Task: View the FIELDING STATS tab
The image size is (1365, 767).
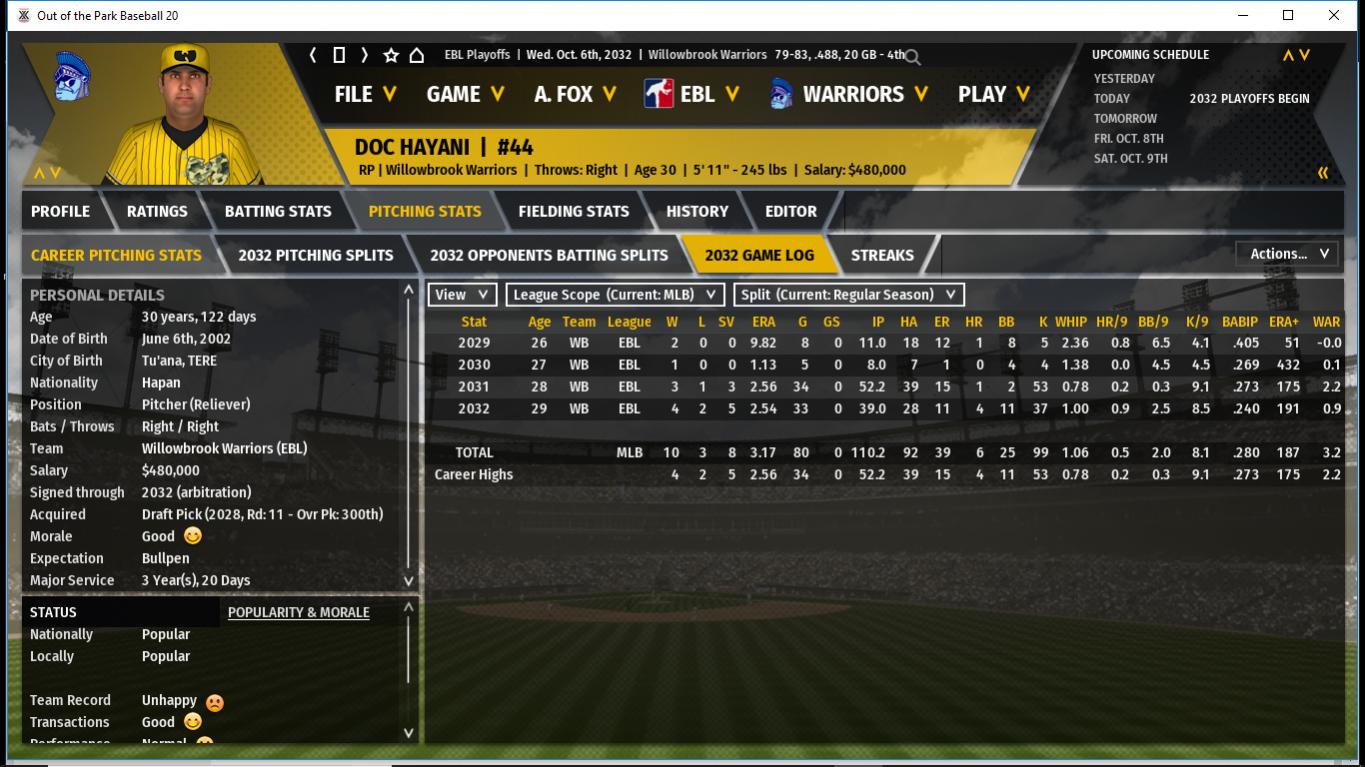Action: pyautogui.click(x=574, y=211)
